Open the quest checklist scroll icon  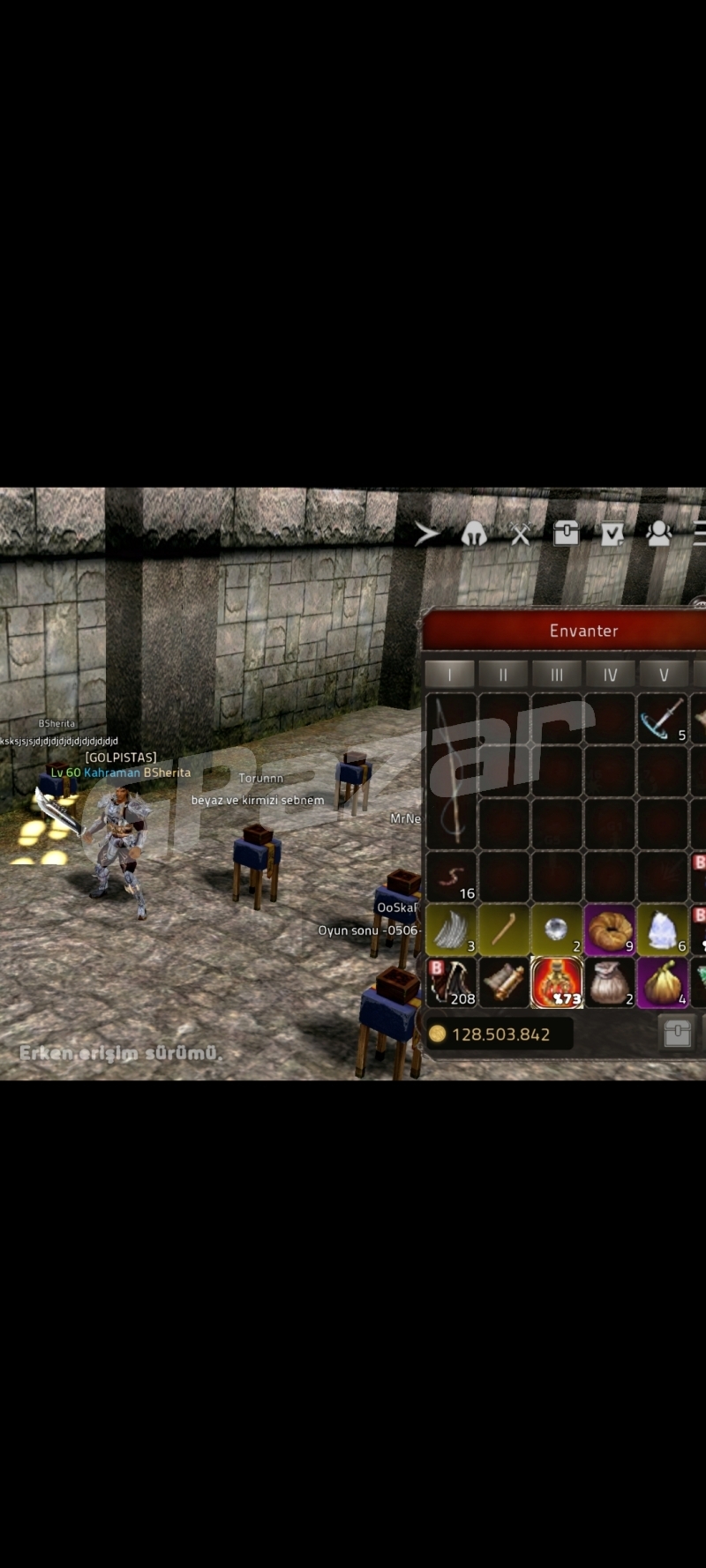612,534
